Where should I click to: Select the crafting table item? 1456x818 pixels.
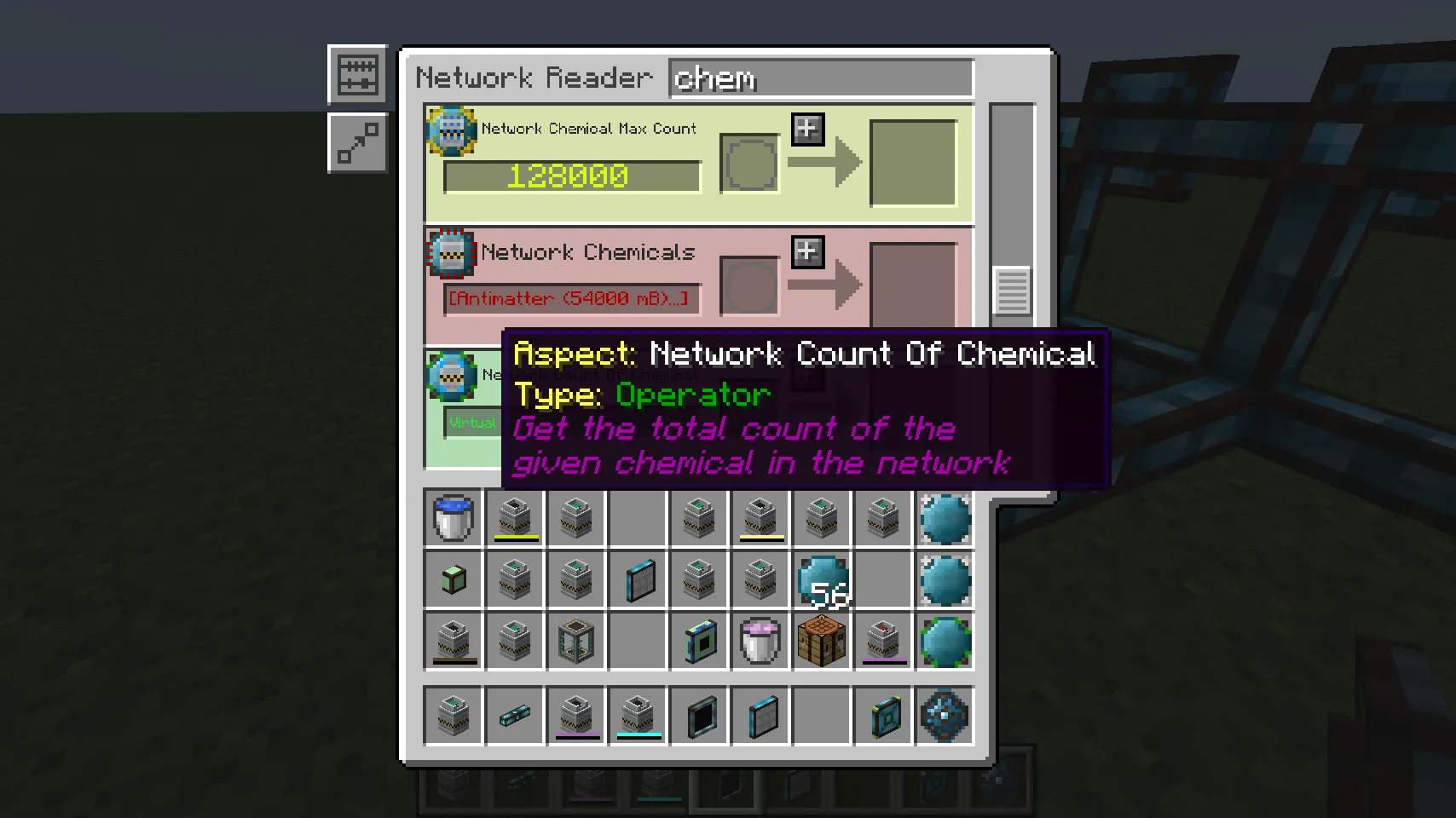(x=821, y=642)
